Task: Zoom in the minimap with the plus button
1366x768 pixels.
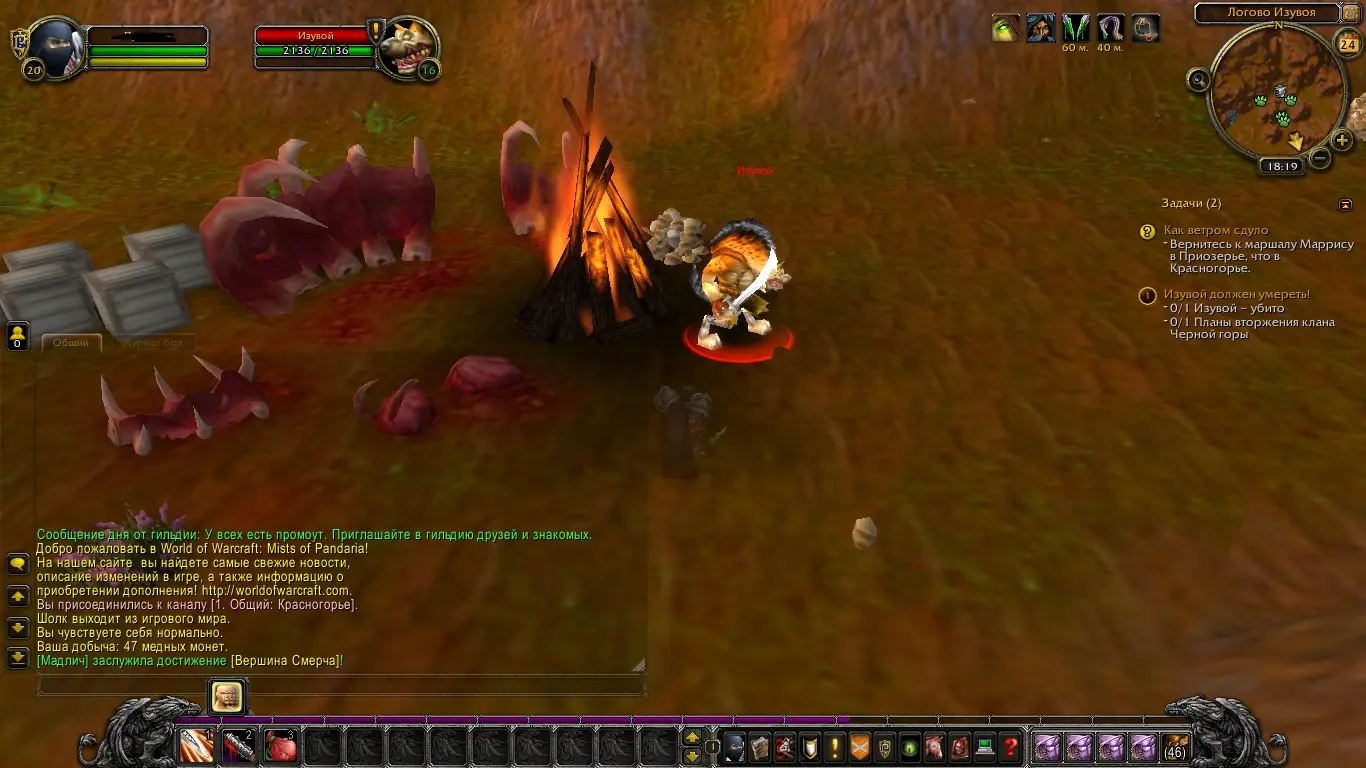Action: coord(1343,140)
